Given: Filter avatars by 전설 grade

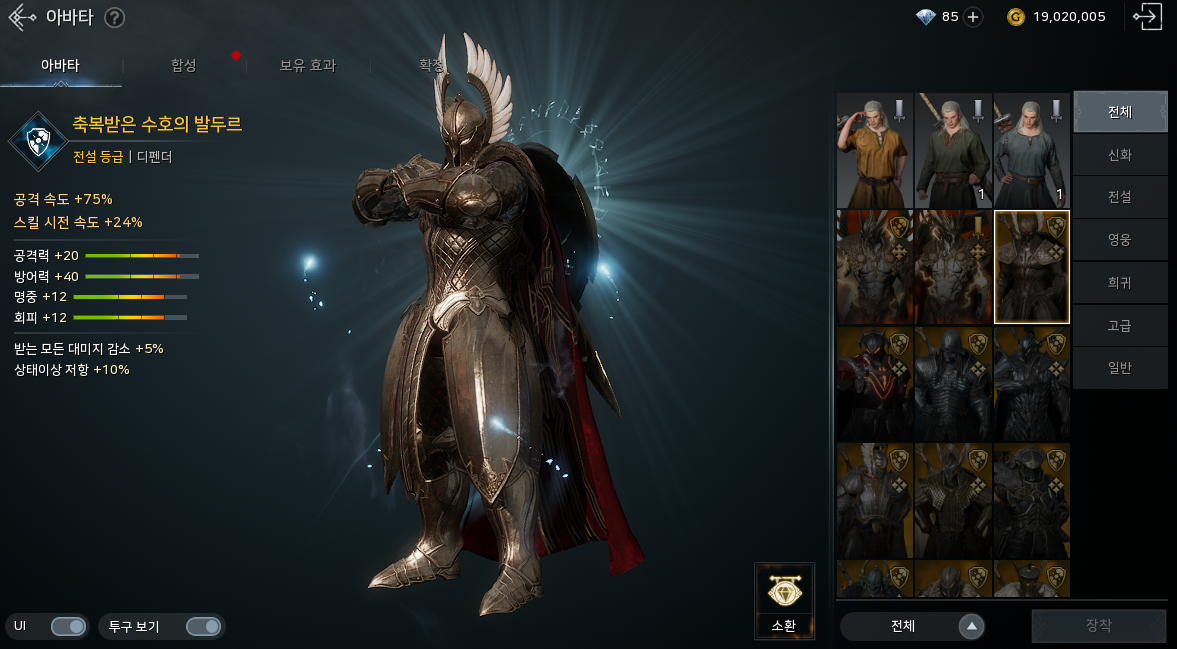Looking at the screenshot, I should [x=1120, y=197].
